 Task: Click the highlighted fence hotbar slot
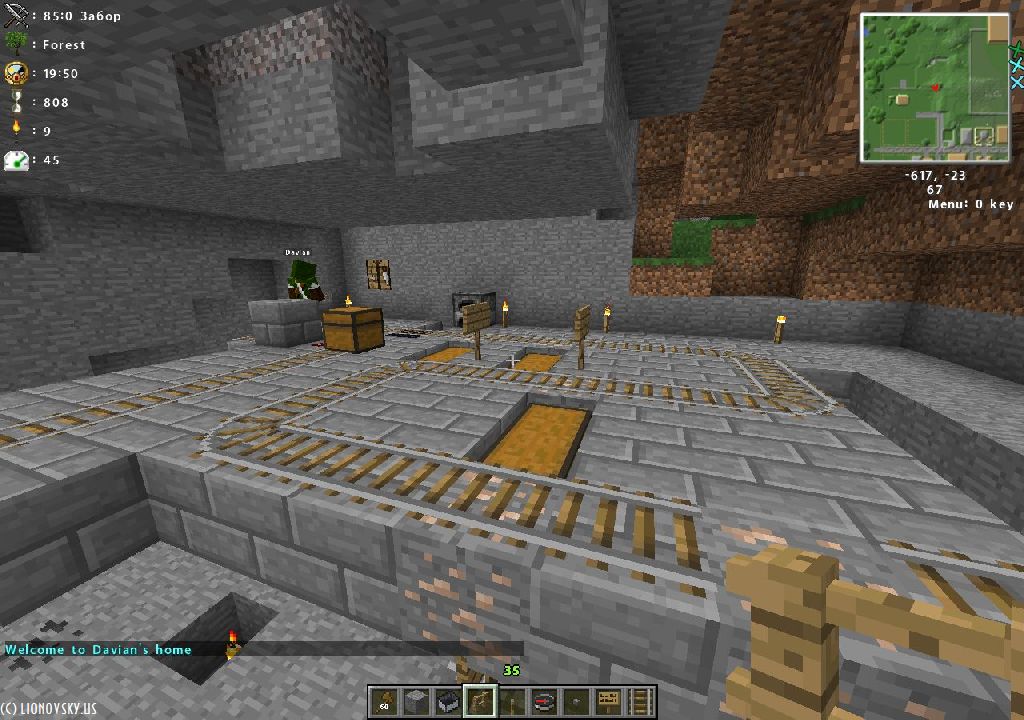479,702
